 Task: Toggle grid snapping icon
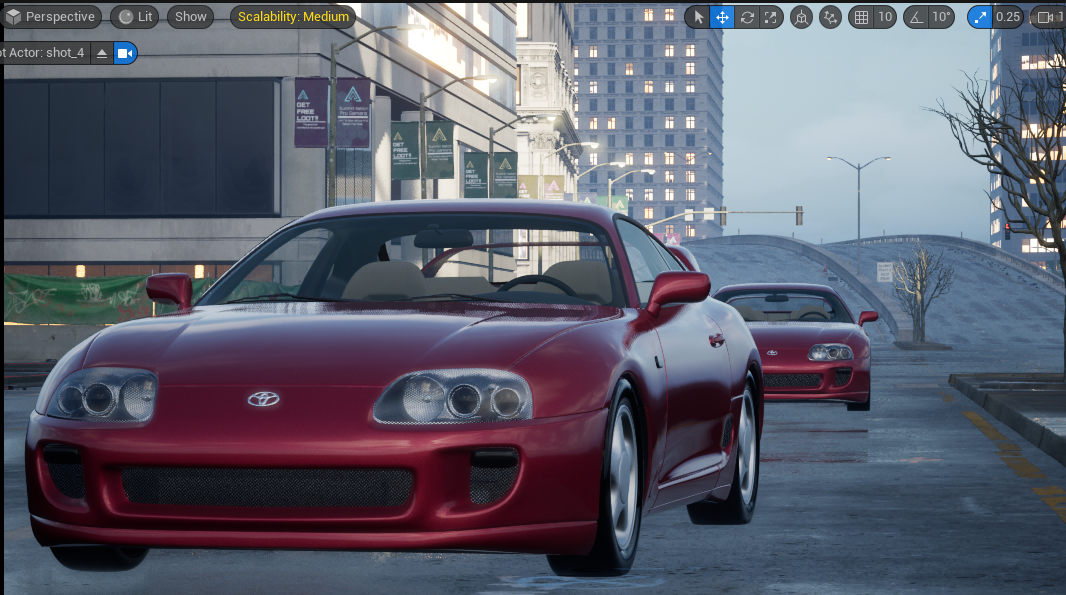[861, 17]
